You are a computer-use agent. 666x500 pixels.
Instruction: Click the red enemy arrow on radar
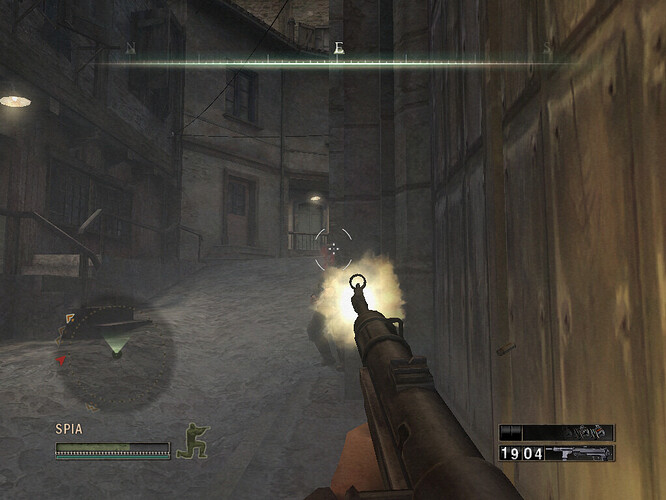62,359
